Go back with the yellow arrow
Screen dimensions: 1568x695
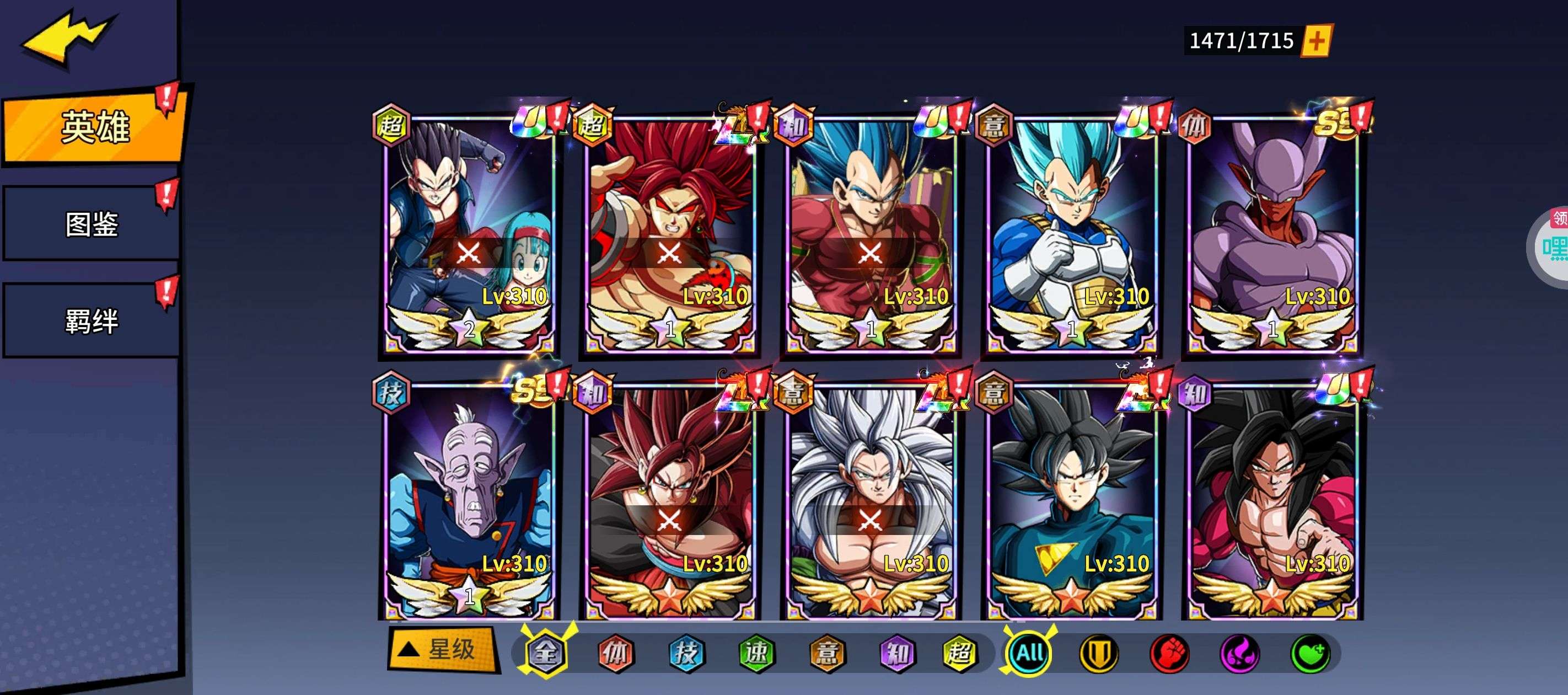(x=67, y=38)
